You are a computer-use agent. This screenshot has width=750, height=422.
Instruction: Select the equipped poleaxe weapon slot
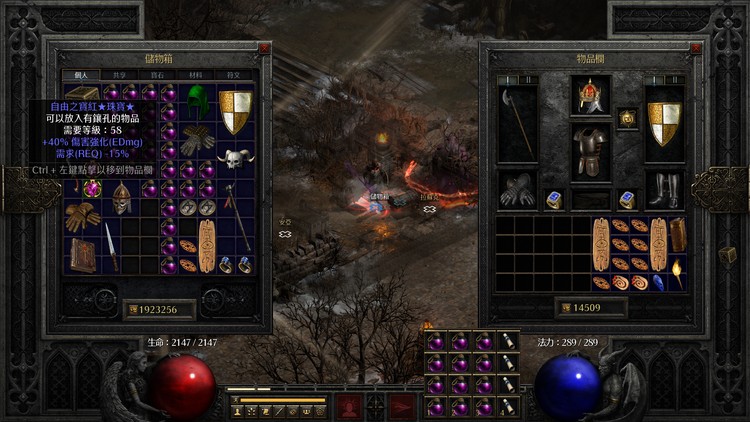tap(517, 124)
